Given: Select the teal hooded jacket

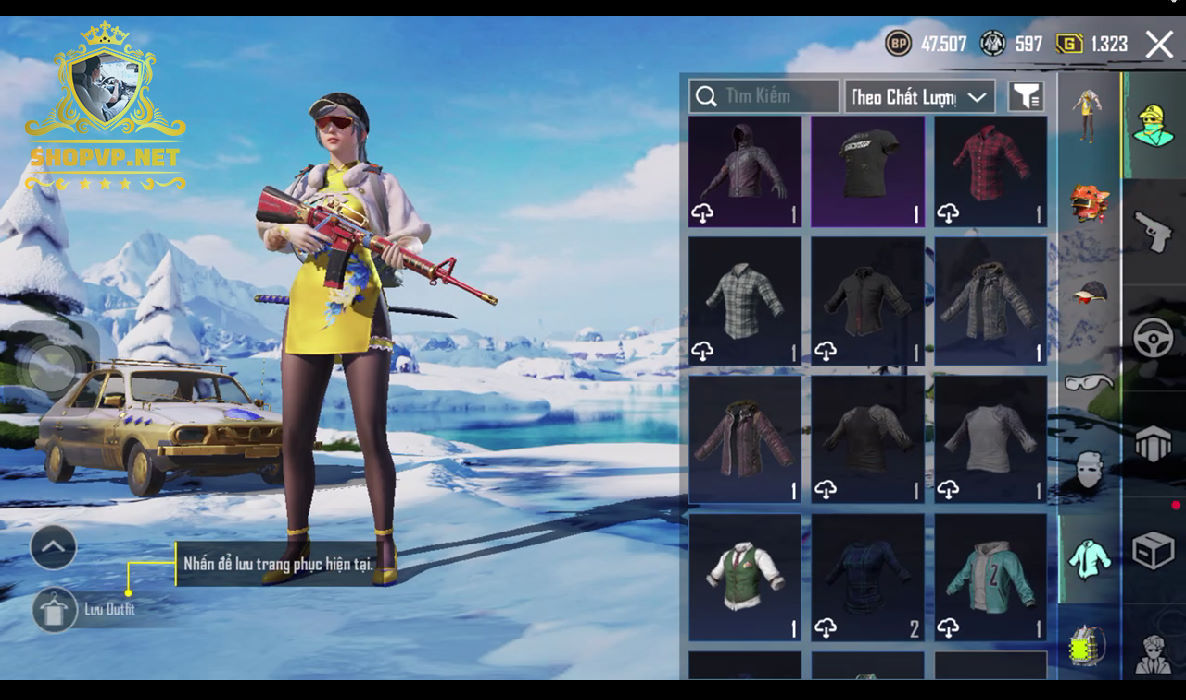Looking at the screenshot, I should [990, 577].
